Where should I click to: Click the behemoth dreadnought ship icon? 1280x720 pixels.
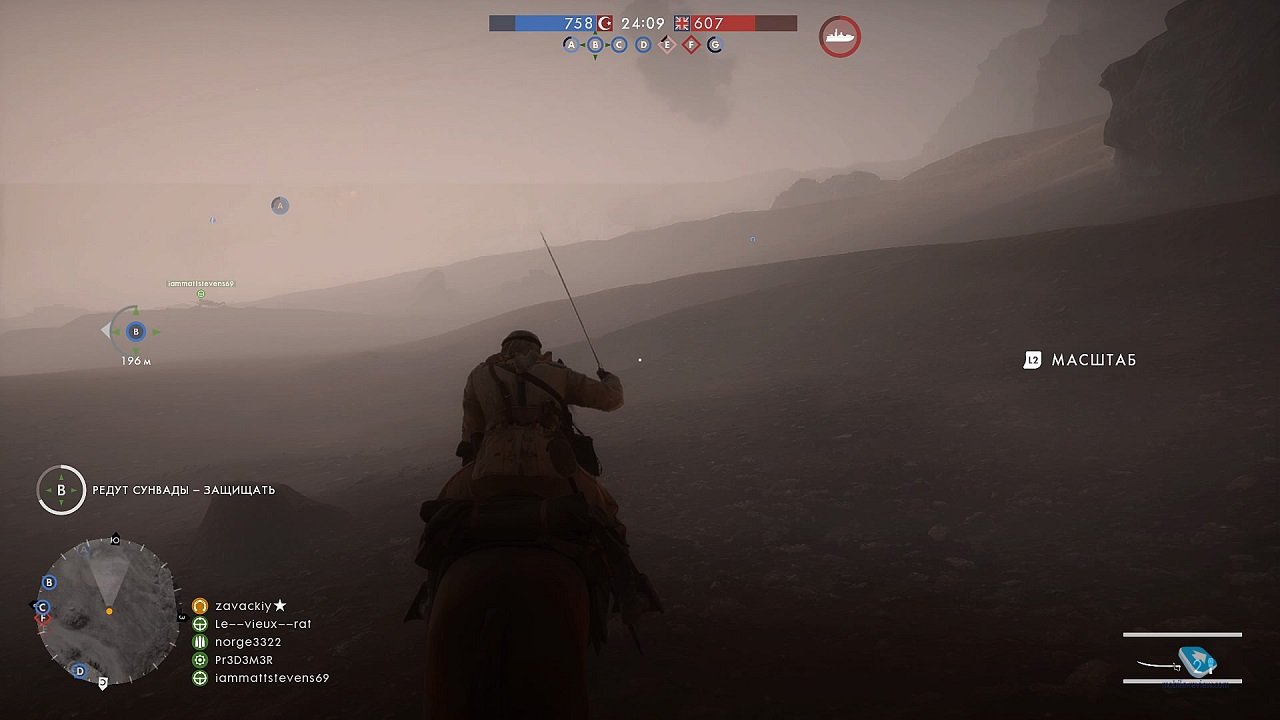838,35
